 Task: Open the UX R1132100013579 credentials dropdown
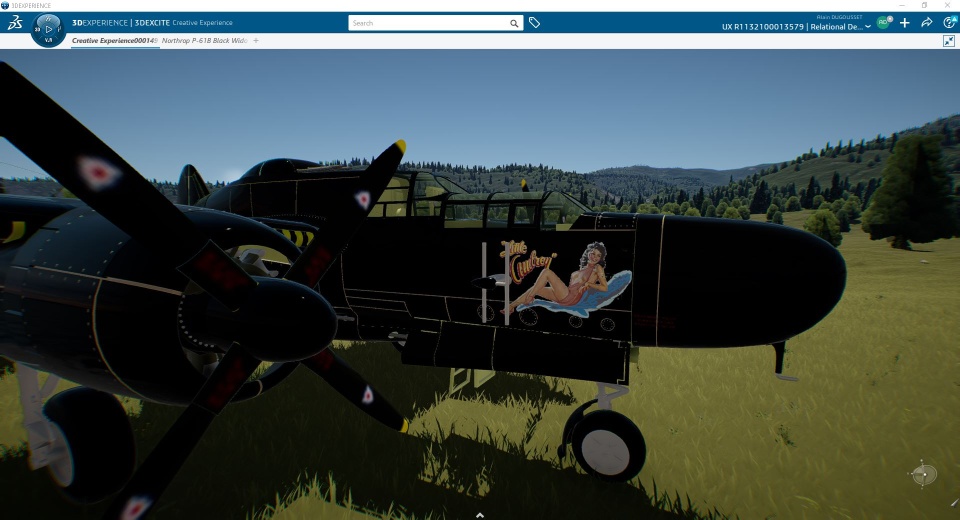coord(867,27)
